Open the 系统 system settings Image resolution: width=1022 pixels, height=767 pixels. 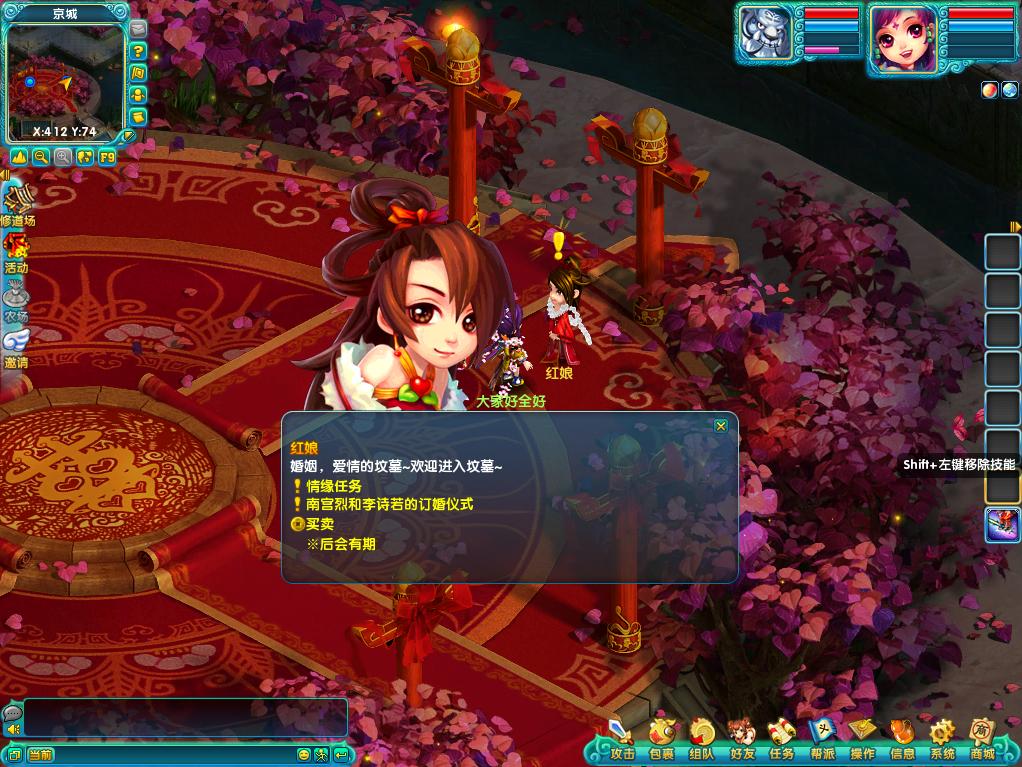pyautogui.click(x=942, y=740)
